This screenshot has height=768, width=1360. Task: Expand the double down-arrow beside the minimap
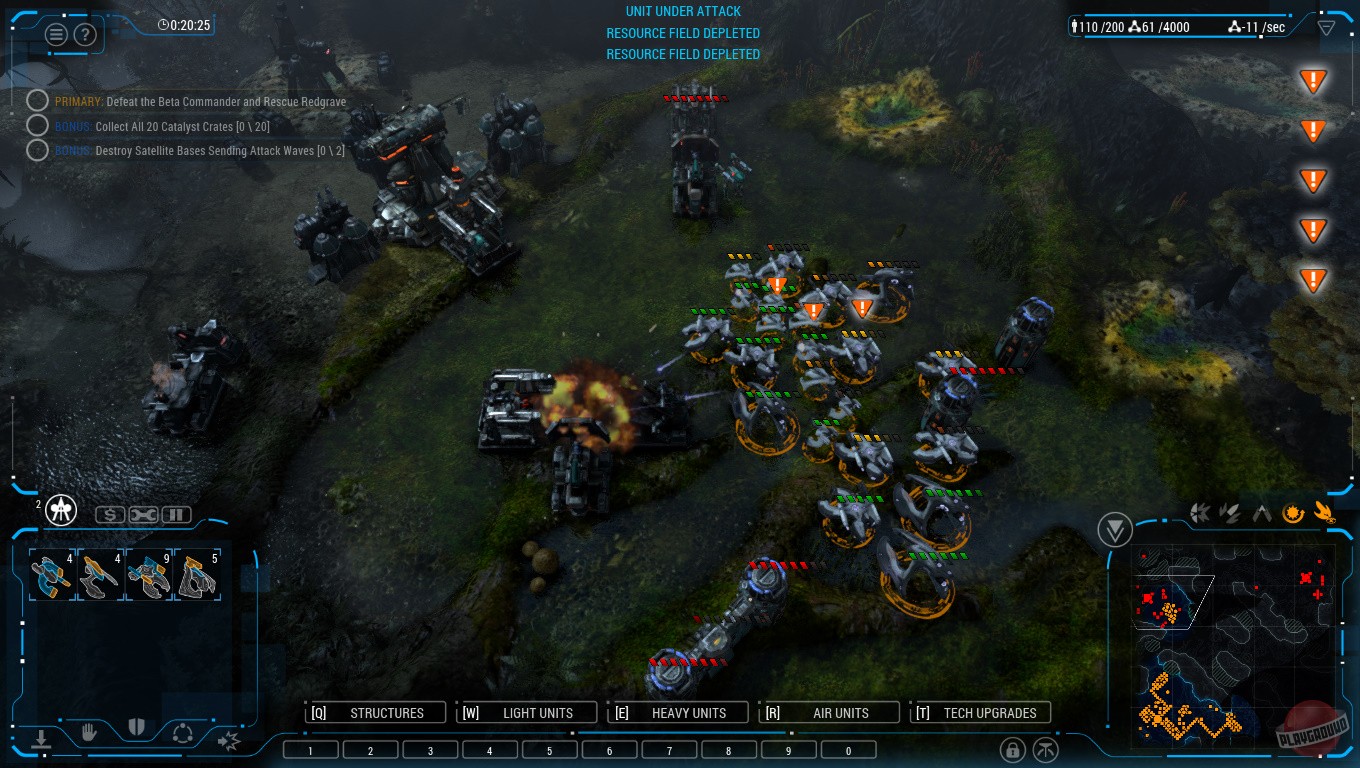click(x=1115, y=529)
